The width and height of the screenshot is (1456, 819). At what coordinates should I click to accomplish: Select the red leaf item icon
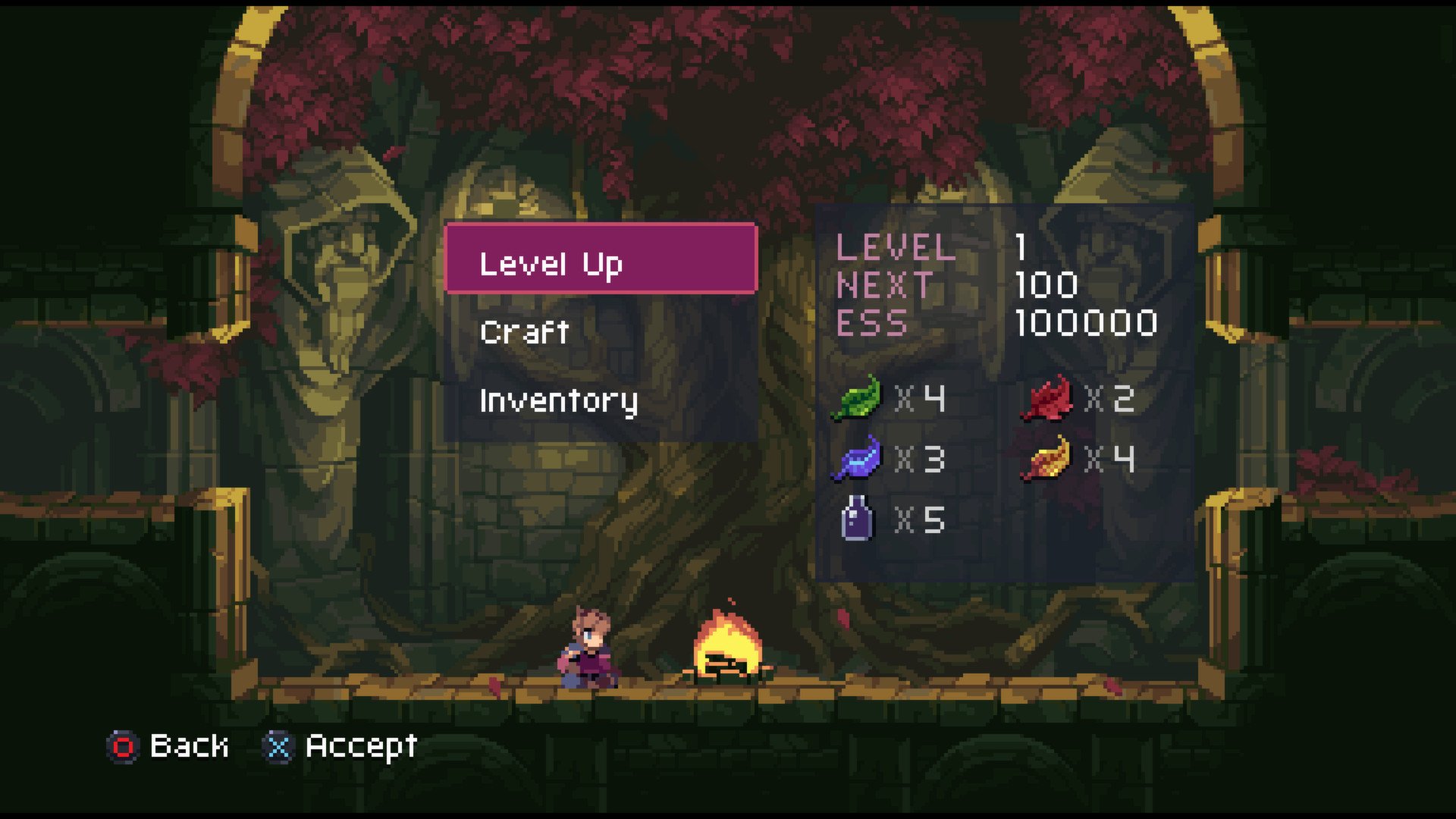point(1049,398)
